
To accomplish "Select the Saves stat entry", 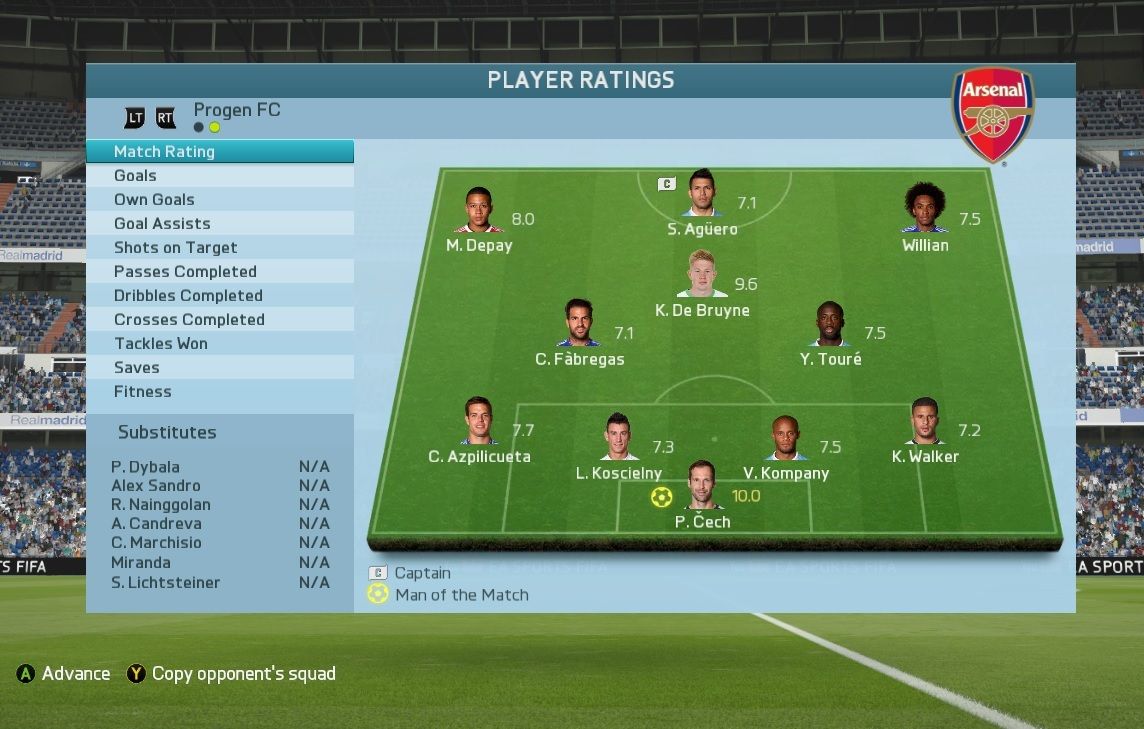I will coord(220,368).
